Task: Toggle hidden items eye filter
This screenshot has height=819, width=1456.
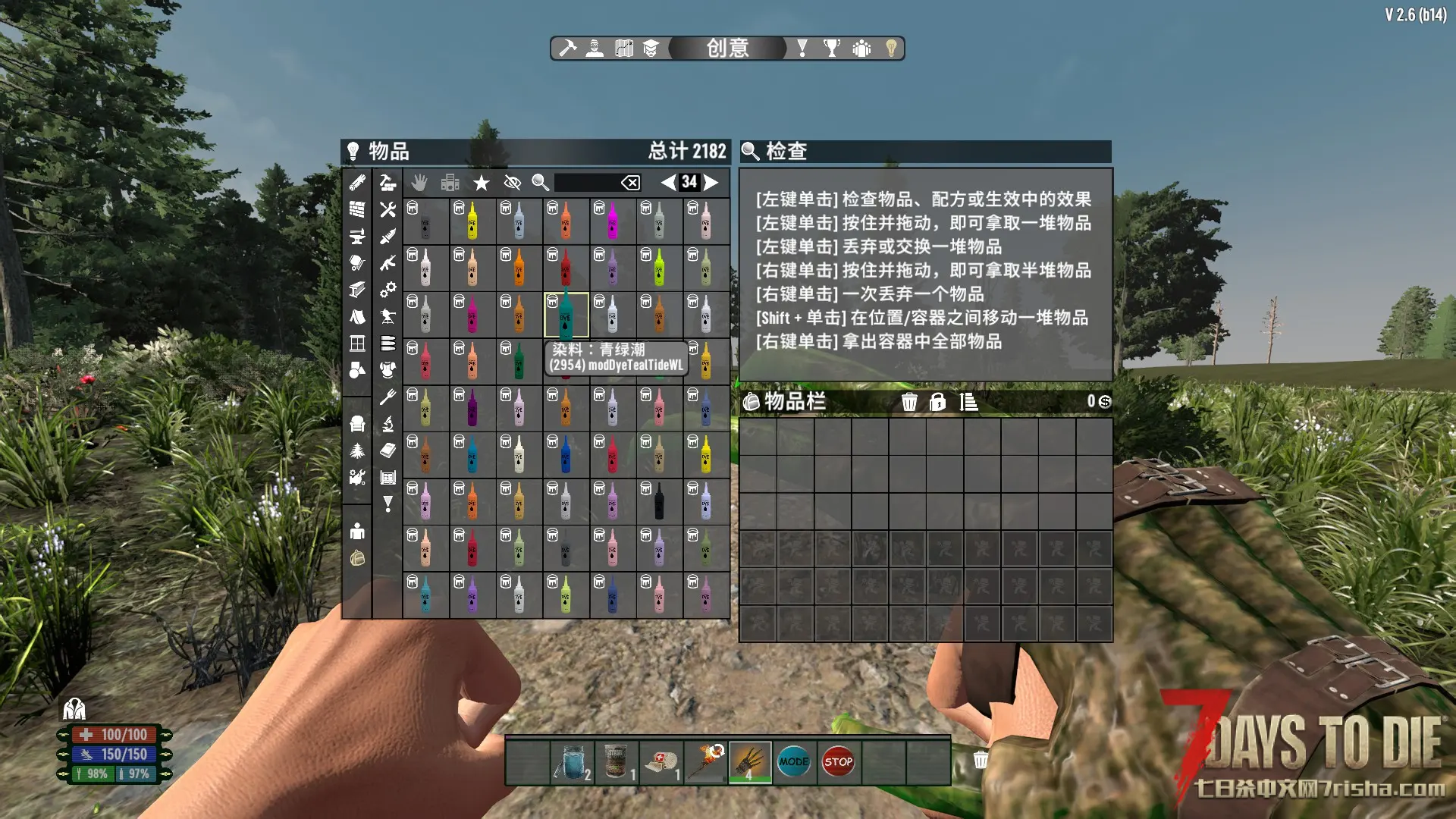Action: tap(512, 183)
